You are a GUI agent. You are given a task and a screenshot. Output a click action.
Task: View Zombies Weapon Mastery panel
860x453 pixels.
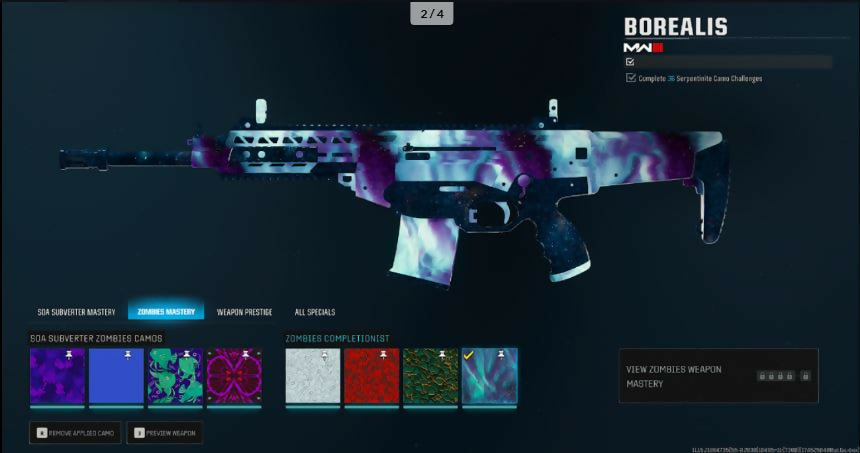click(718, 376)
